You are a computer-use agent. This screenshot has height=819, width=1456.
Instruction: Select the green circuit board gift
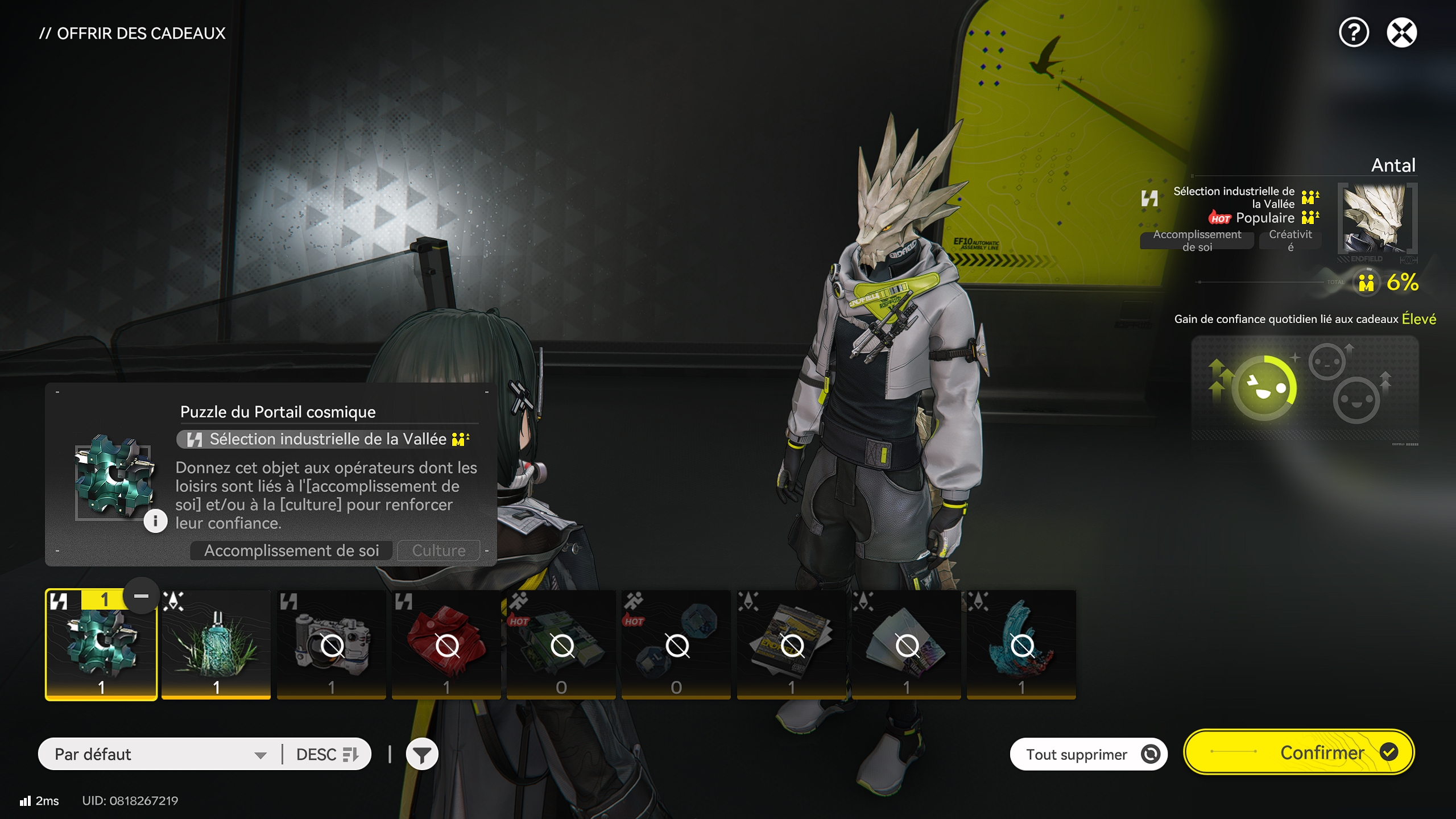[x=561, y=644]
